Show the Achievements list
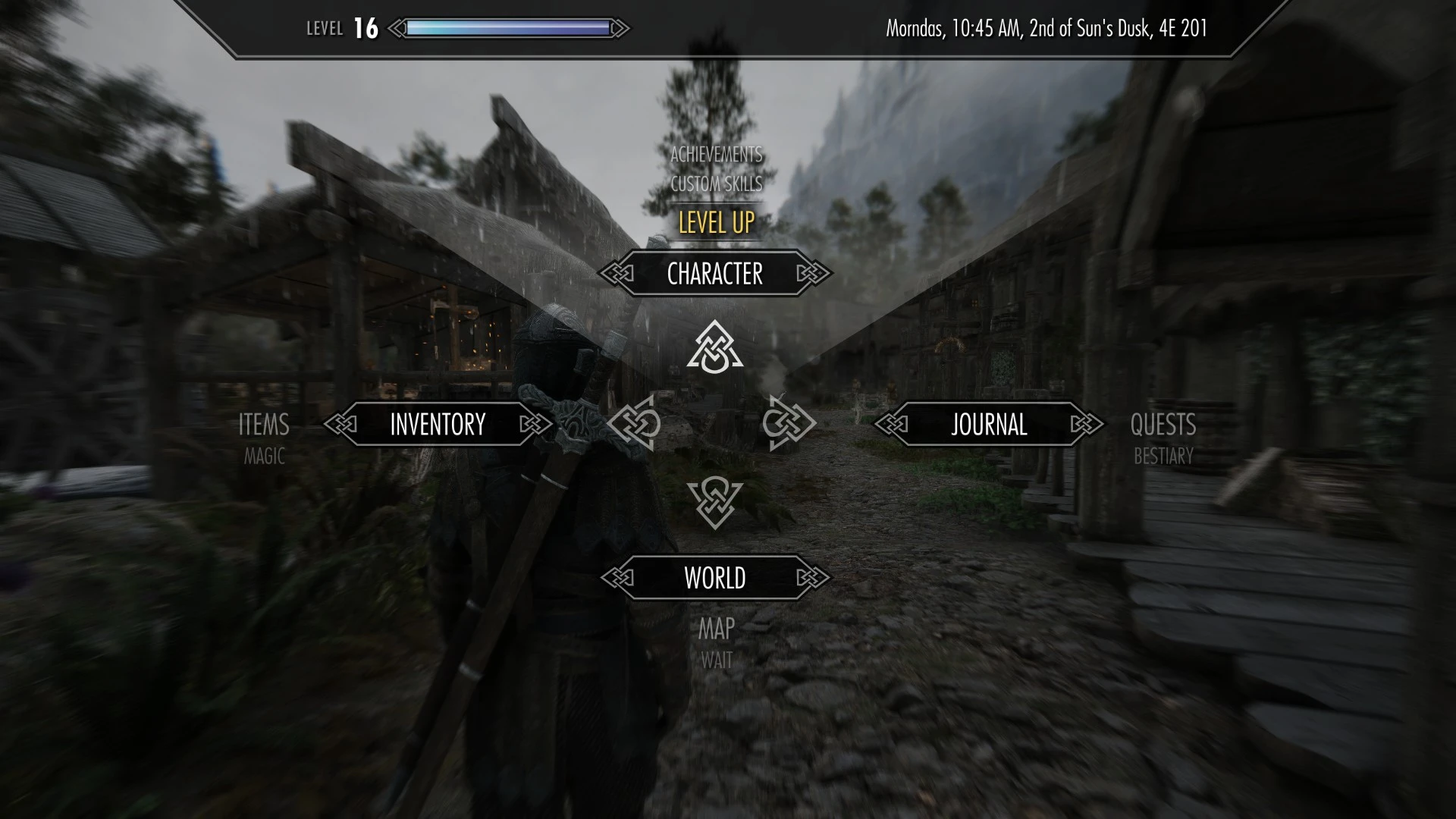The height and width of the screenshot is (819, 1456). [x=716, y=155]
